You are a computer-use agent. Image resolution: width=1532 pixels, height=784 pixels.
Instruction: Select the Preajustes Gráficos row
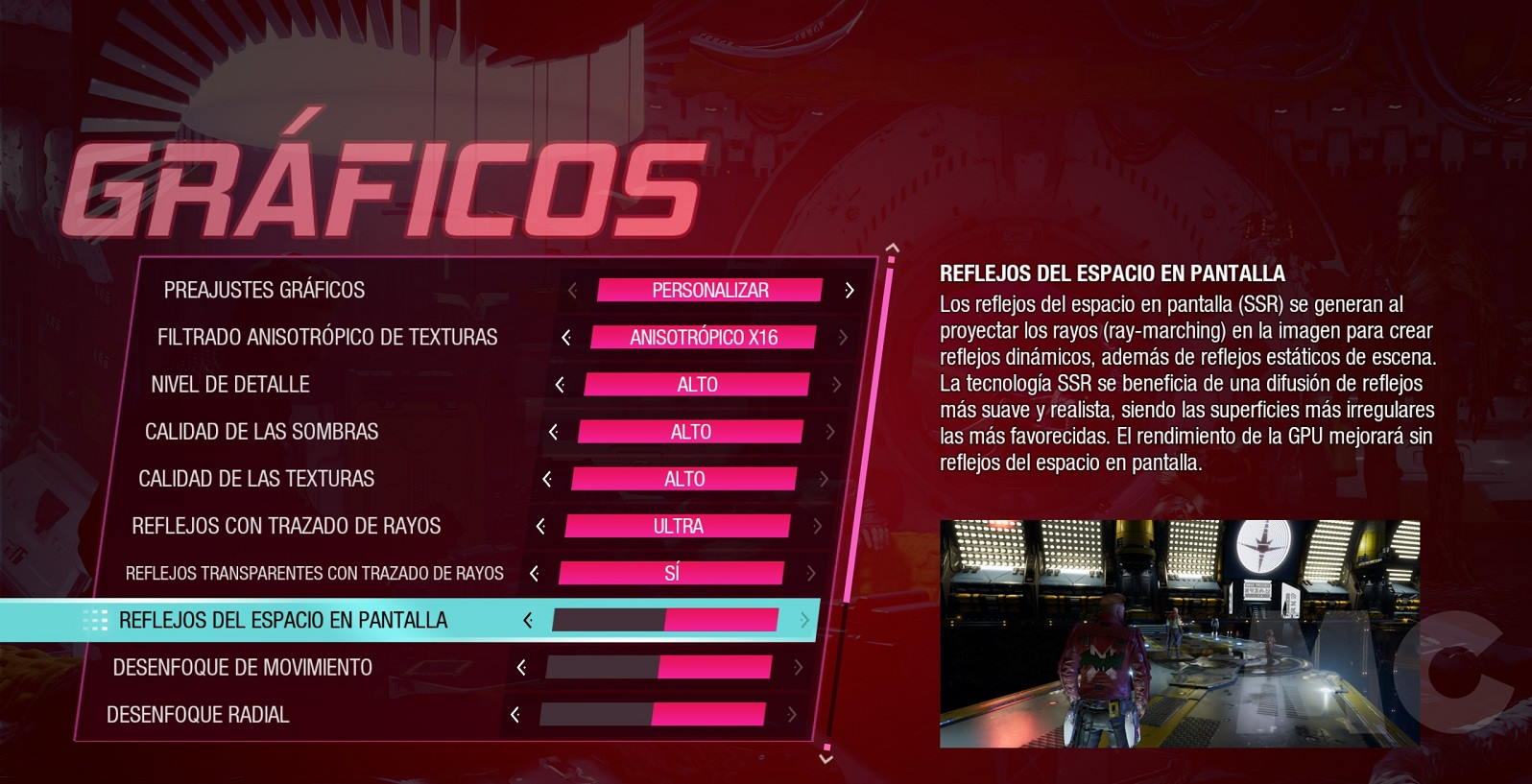[264, 290]
